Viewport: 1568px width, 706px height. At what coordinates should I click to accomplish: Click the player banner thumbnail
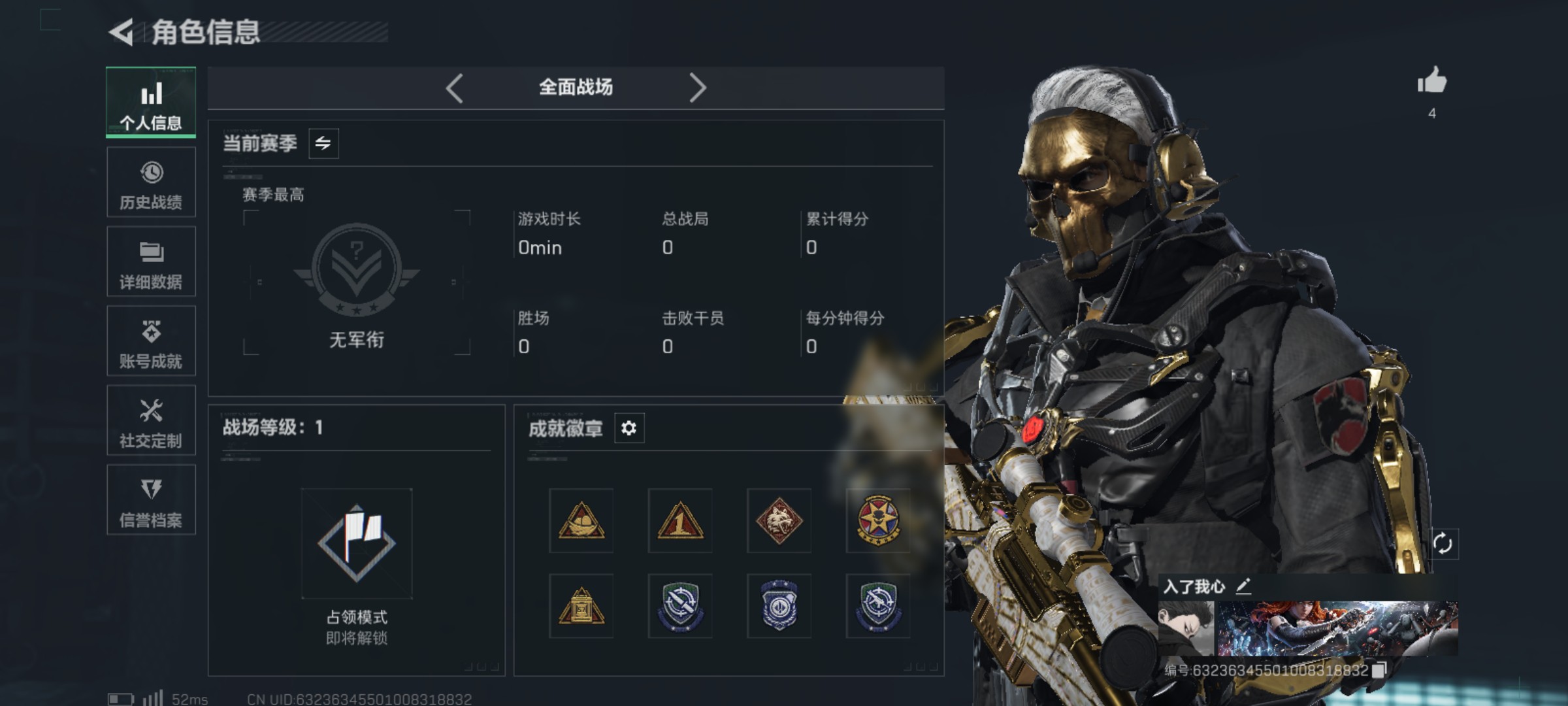point(1308,628)
